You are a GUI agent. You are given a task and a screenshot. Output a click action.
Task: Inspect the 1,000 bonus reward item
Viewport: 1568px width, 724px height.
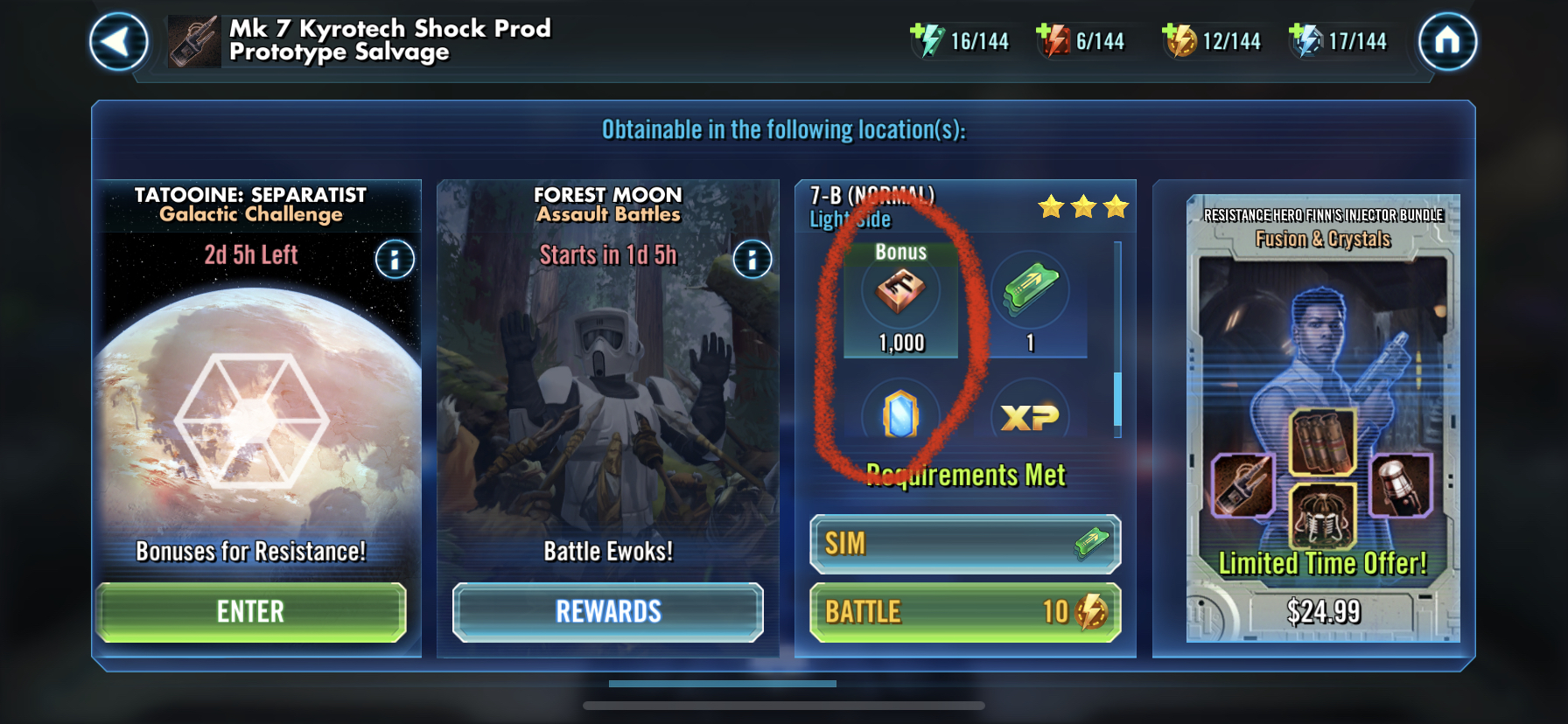point(900,293)
